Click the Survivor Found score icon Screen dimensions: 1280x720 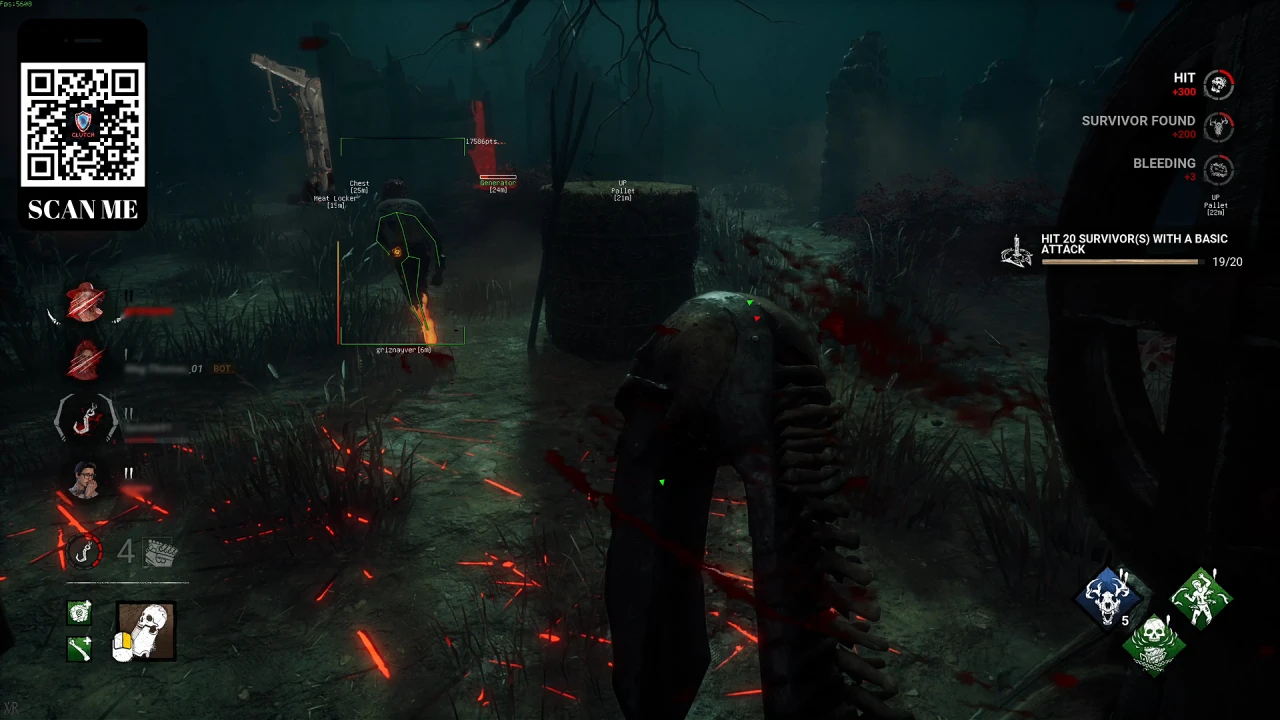[x=1218, y=127]
